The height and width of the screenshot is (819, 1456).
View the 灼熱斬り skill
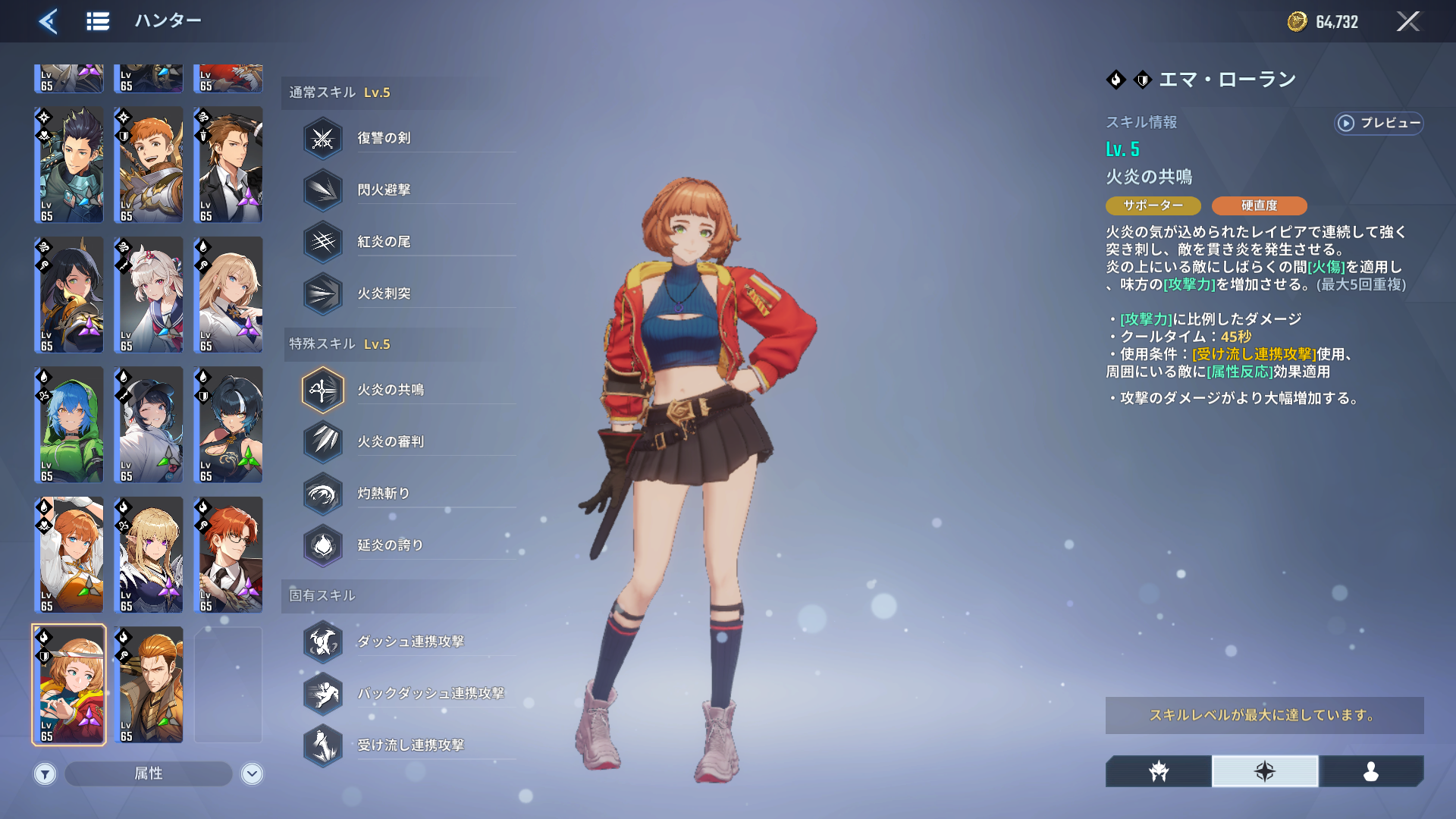tap(384, 494)
